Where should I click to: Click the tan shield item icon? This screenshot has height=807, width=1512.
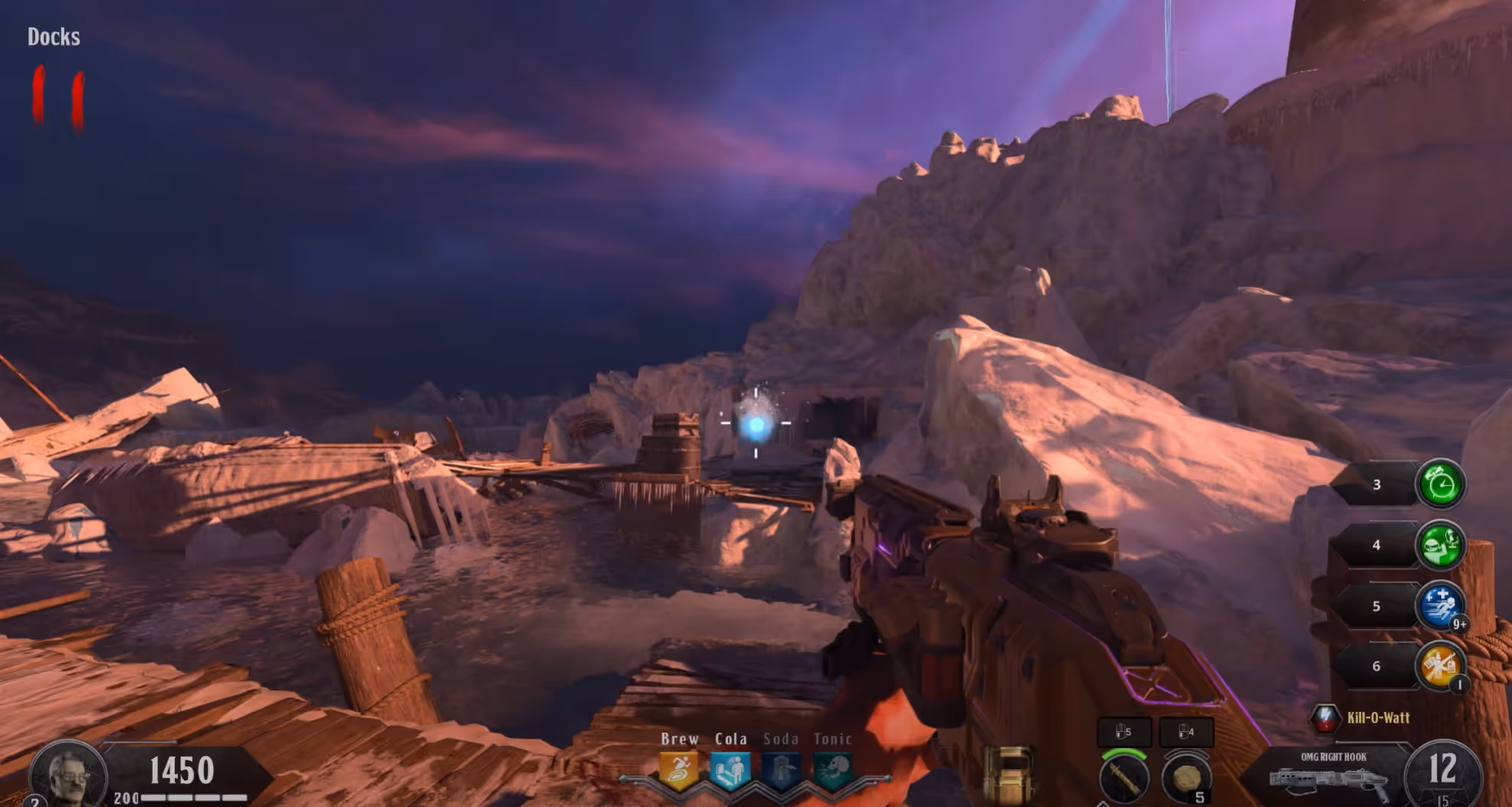1008,773
